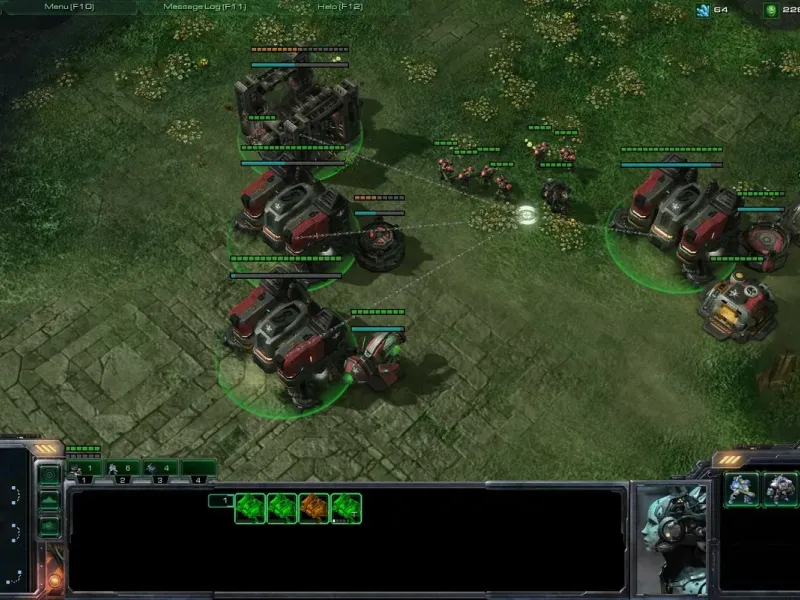Train a Marauder from the command card
This screenshot has width=800, height=600.
pyautogui.click(x=779, y=490)
